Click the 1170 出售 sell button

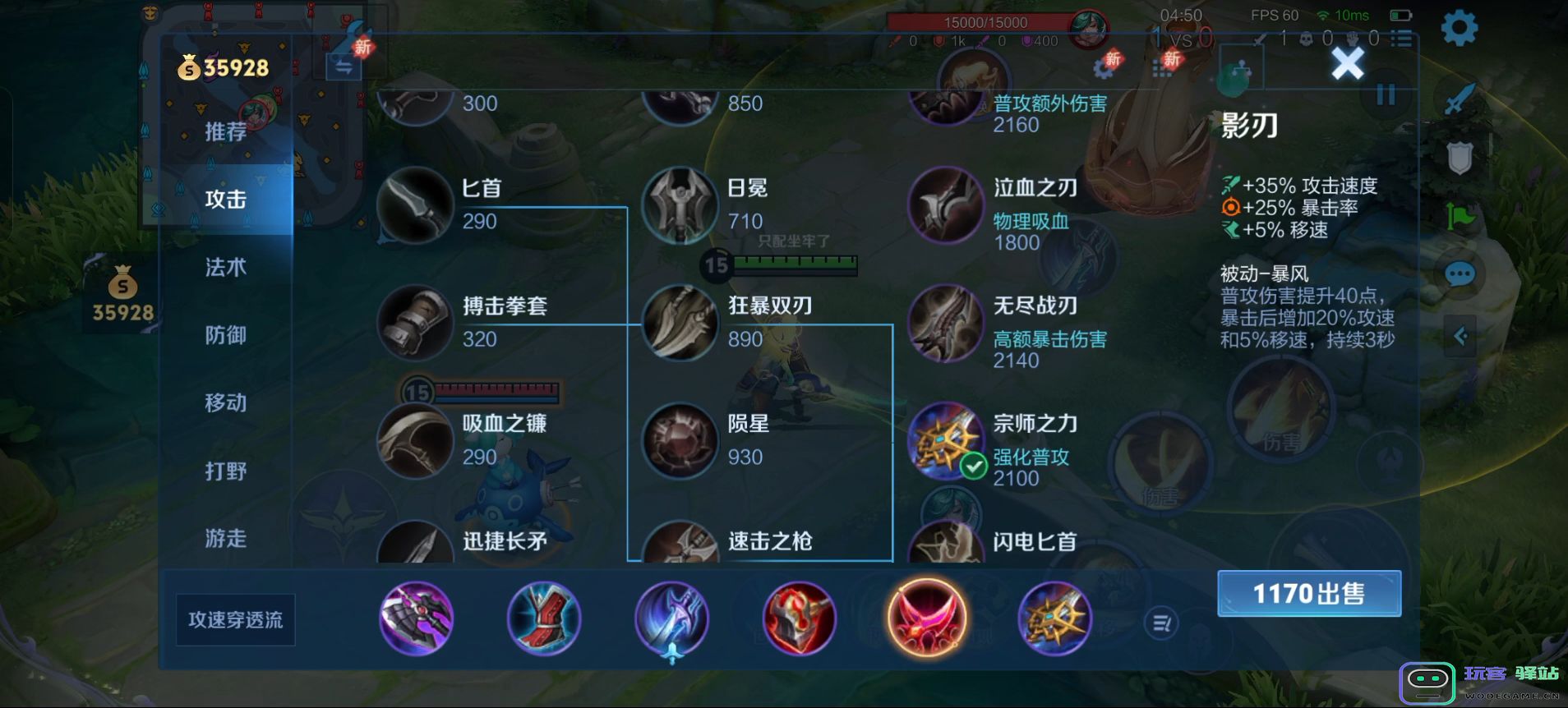coord(1308,593)
